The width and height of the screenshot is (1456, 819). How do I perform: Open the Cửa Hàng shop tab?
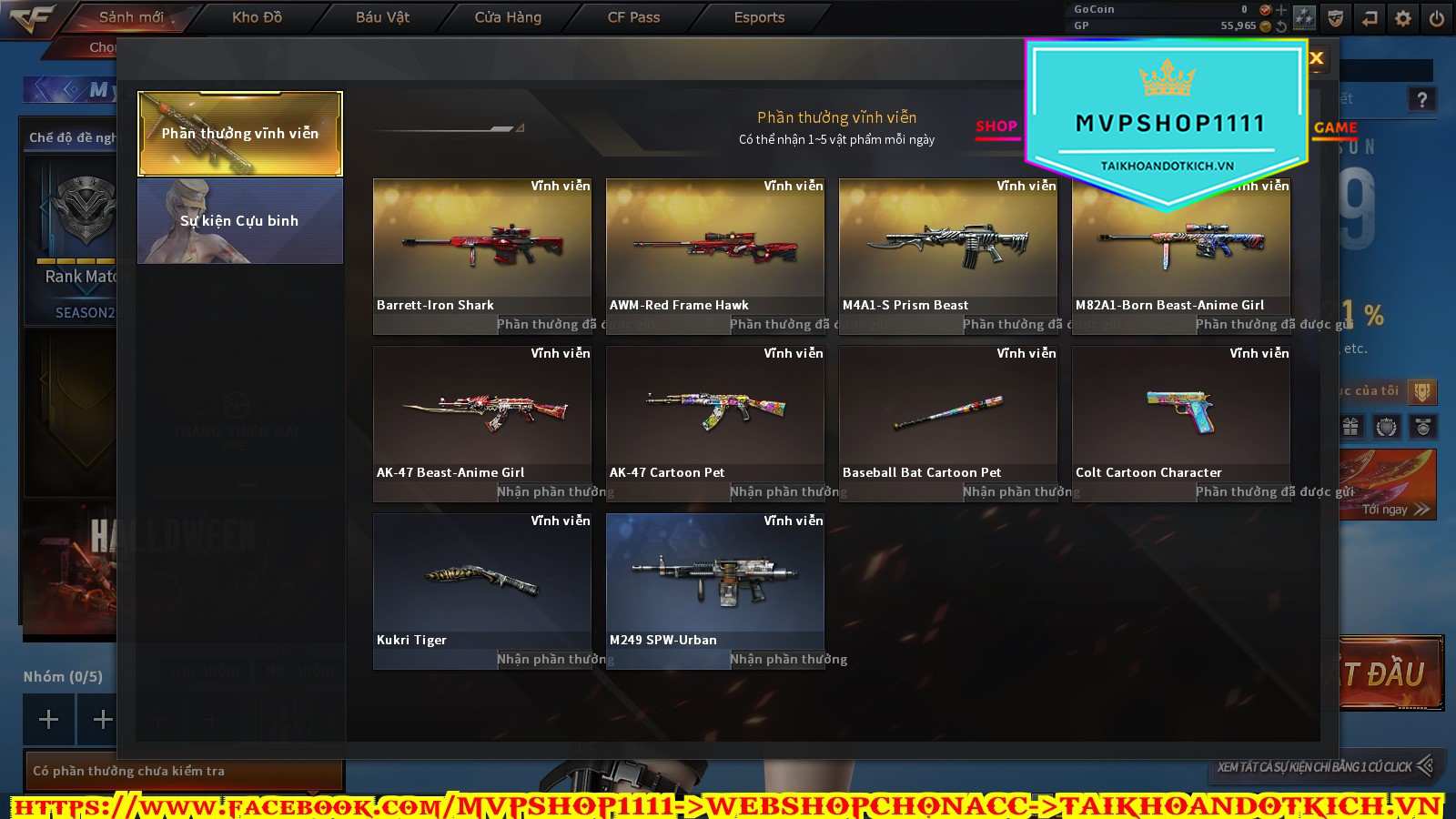coord(508,17)
